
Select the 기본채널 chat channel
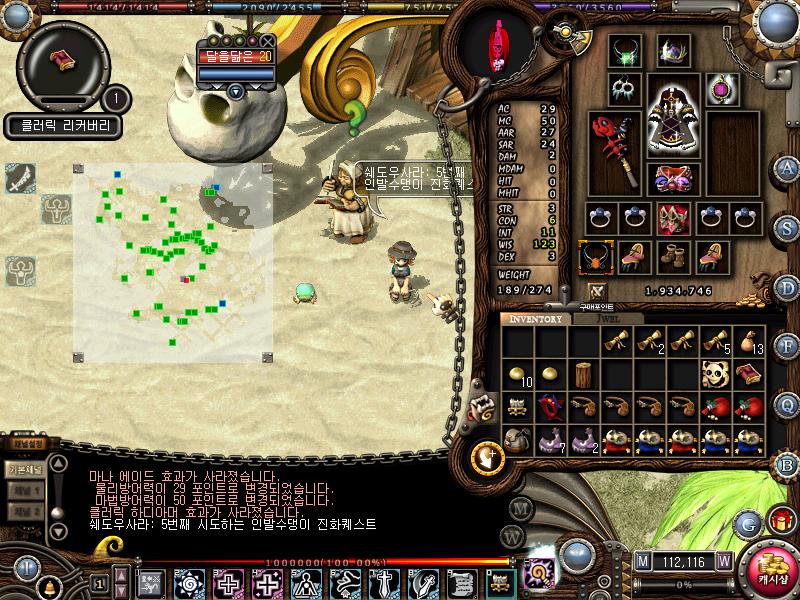[24, 470]
